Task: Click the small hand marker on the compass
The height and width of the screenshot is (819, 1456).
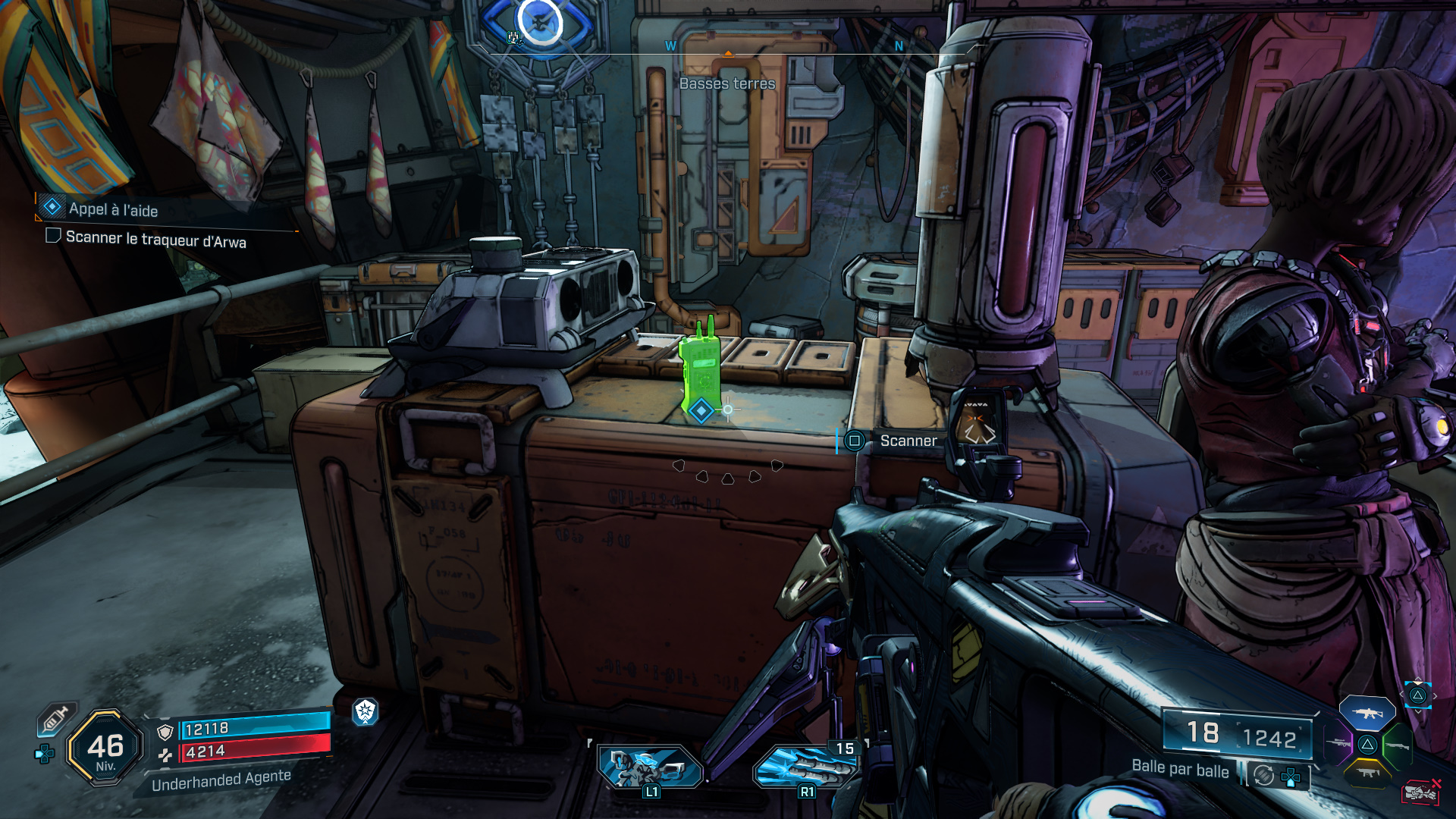Action: (515, 37)
